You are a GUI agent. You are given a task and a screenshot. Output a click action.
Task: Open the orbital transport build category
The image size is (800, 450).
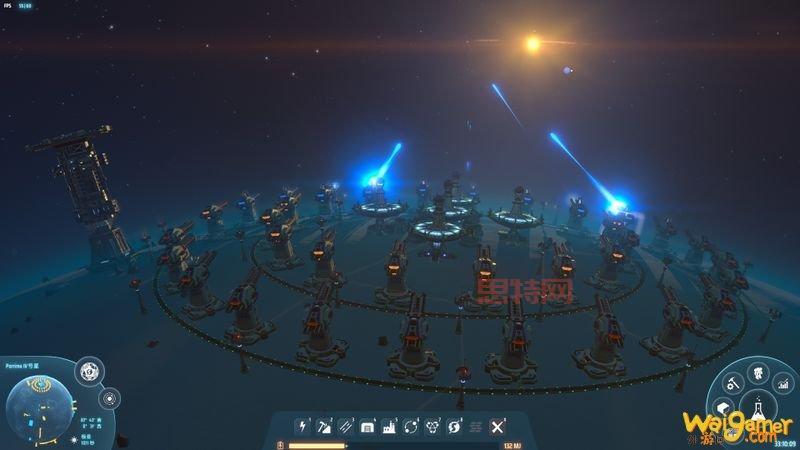412,427
